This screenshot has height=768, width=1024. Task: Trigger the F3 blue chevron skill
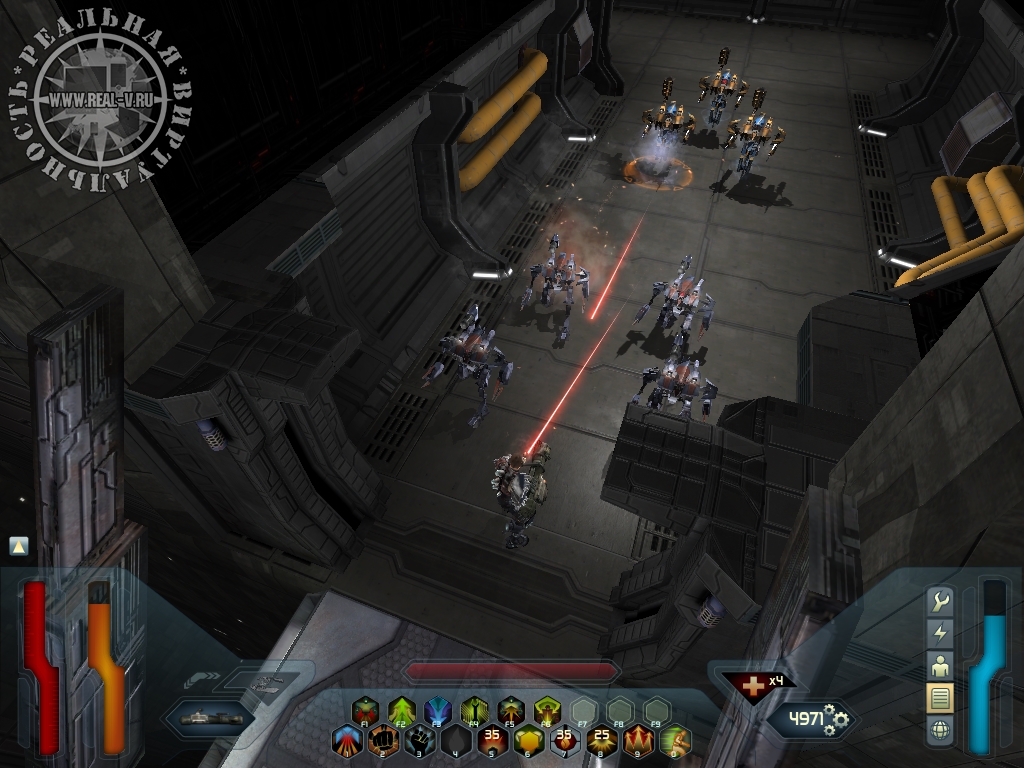pos(438,712)
